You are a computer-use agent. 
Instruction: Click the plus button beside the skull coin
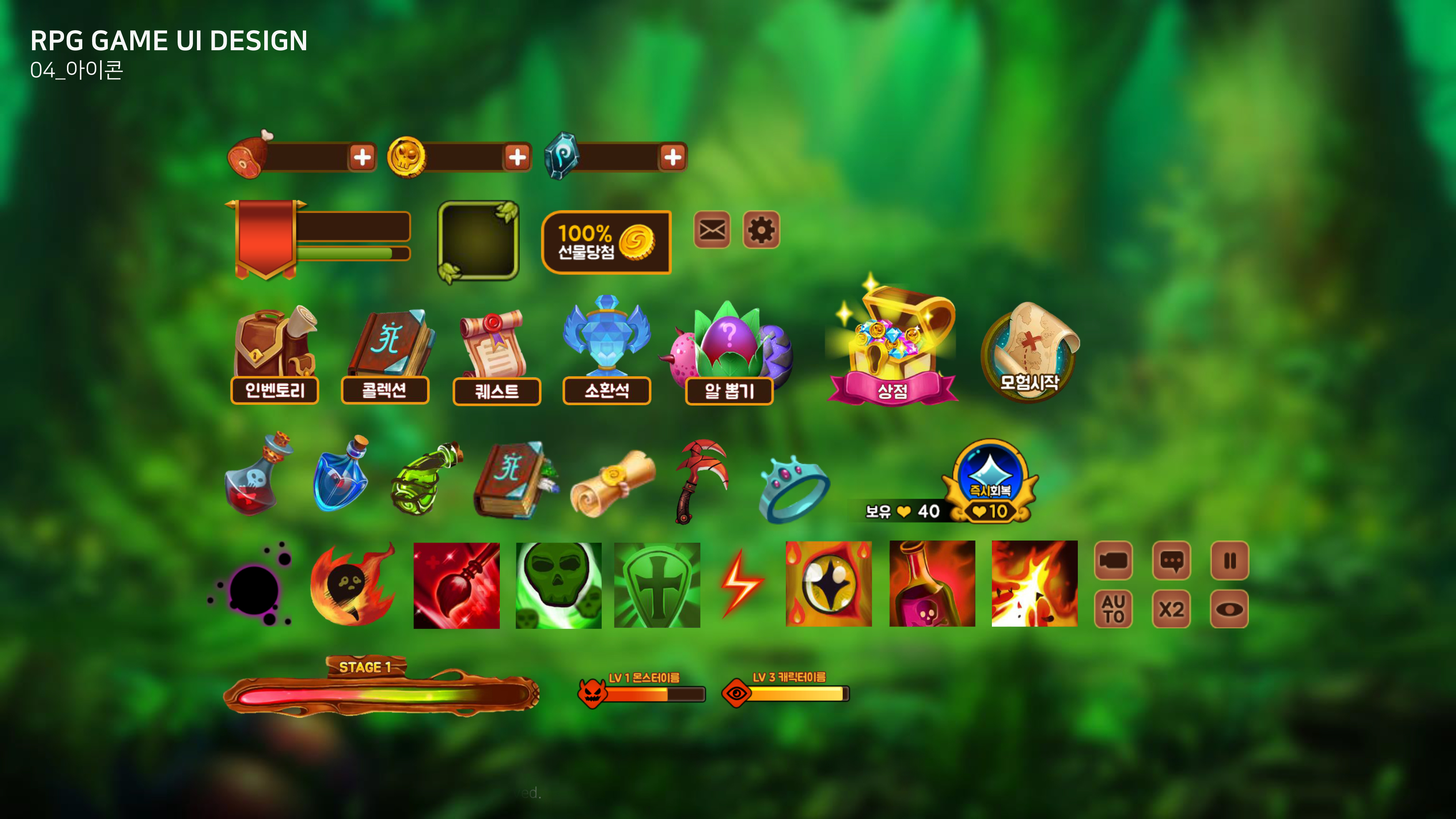517,157
